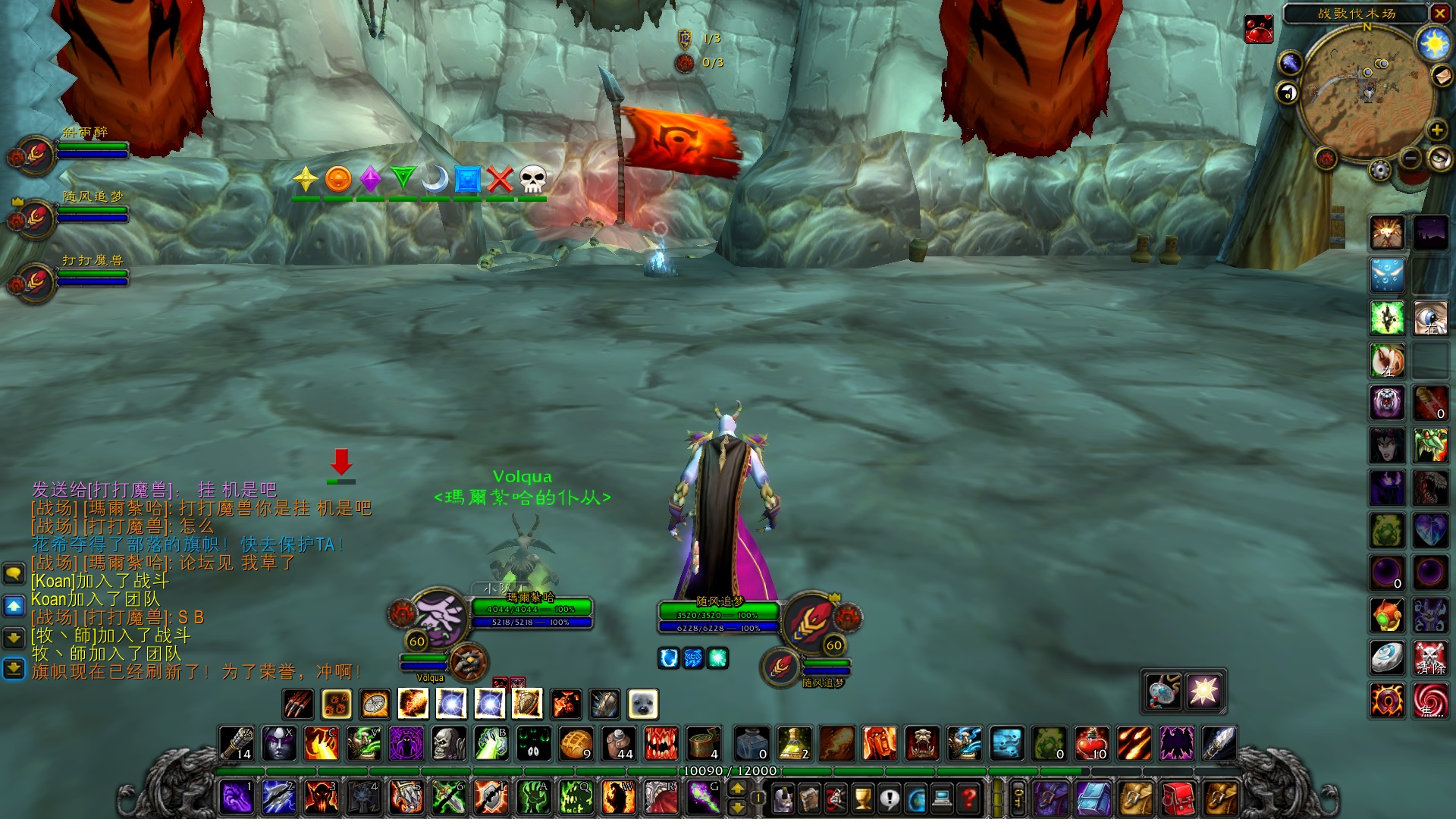1456x819 pixels.
Task: Switch action bar page up arrow
Action: pos(737,789)
